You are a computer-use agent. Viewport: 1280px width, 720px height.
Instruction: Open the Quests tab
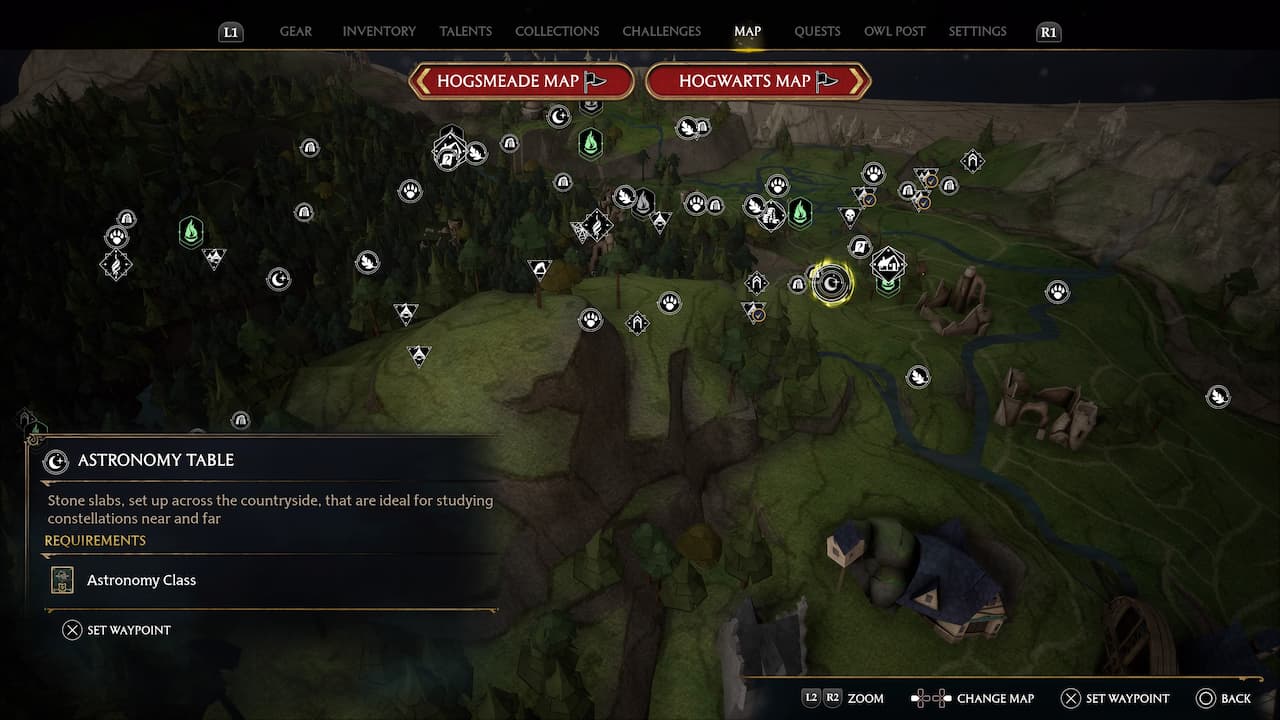(x=817, y=31)
